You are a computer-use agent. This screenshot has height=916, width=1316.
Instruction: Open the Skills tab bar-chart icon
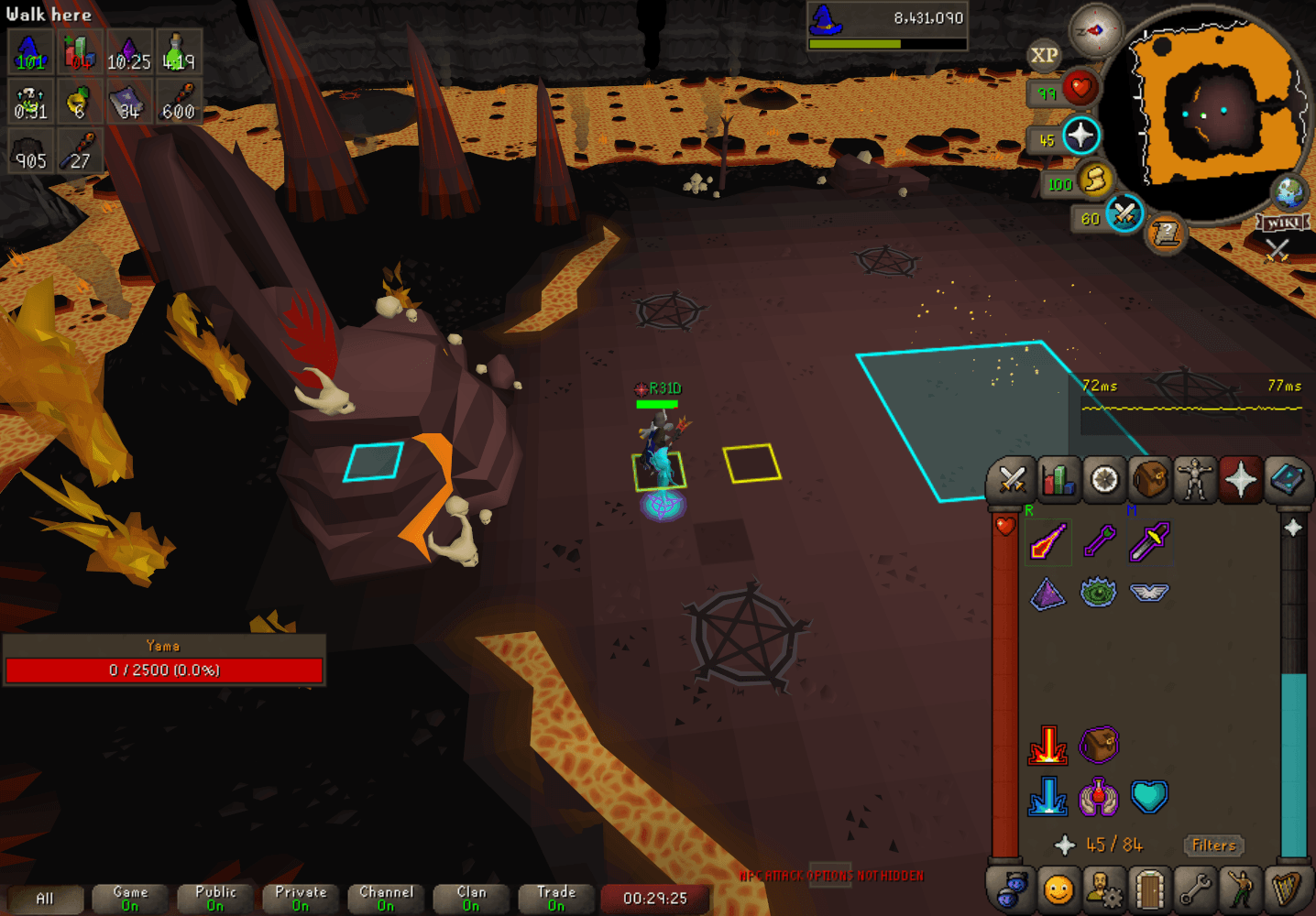tap(1058, 479)
